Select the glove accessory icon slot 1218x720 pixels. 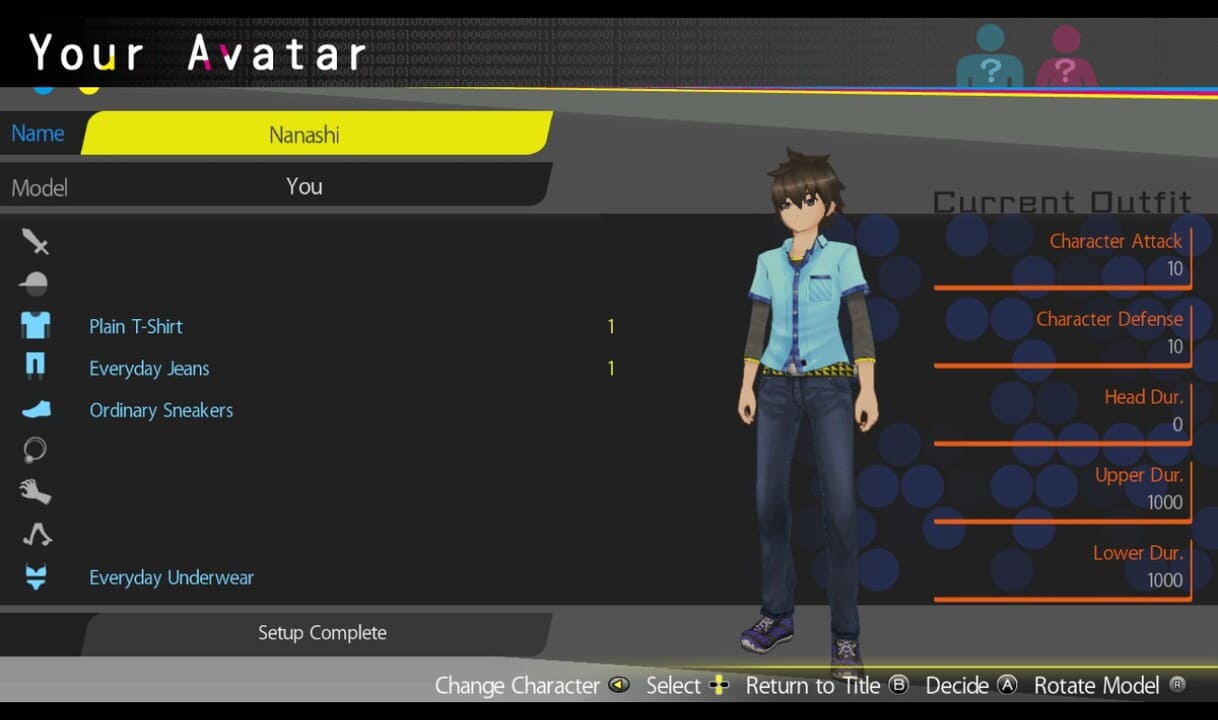pyautogui.click(x=35, y=492)
